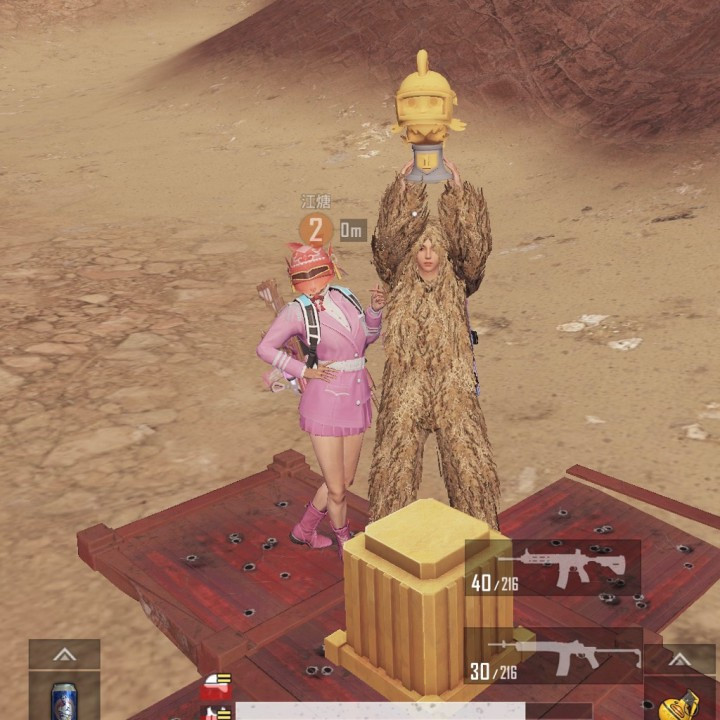The image size is (720, 720).
Task: Expand the healing items list above the drink can
Action: [x=64, y=654]
